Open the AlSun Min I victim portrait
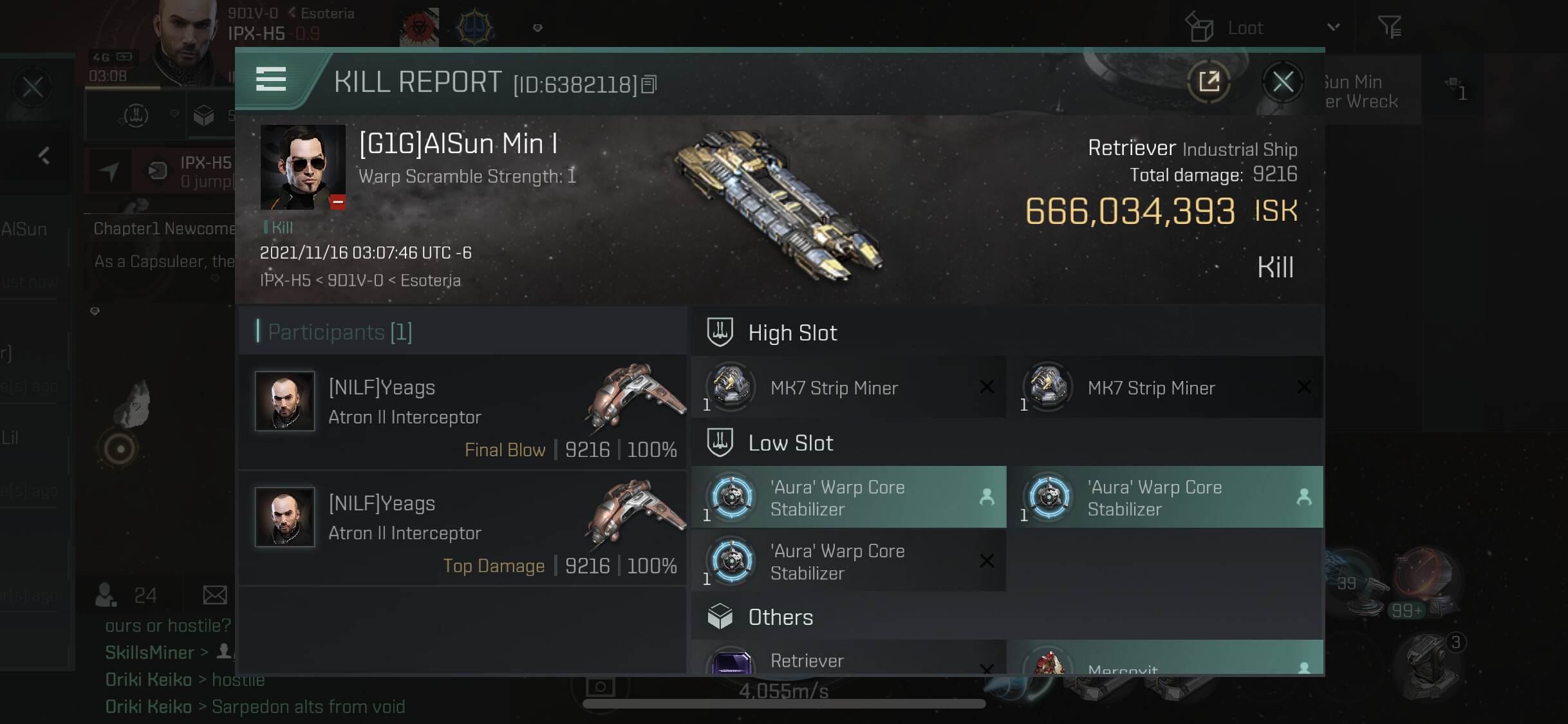This screenshot has width=1568, height=724. (303, 167)
